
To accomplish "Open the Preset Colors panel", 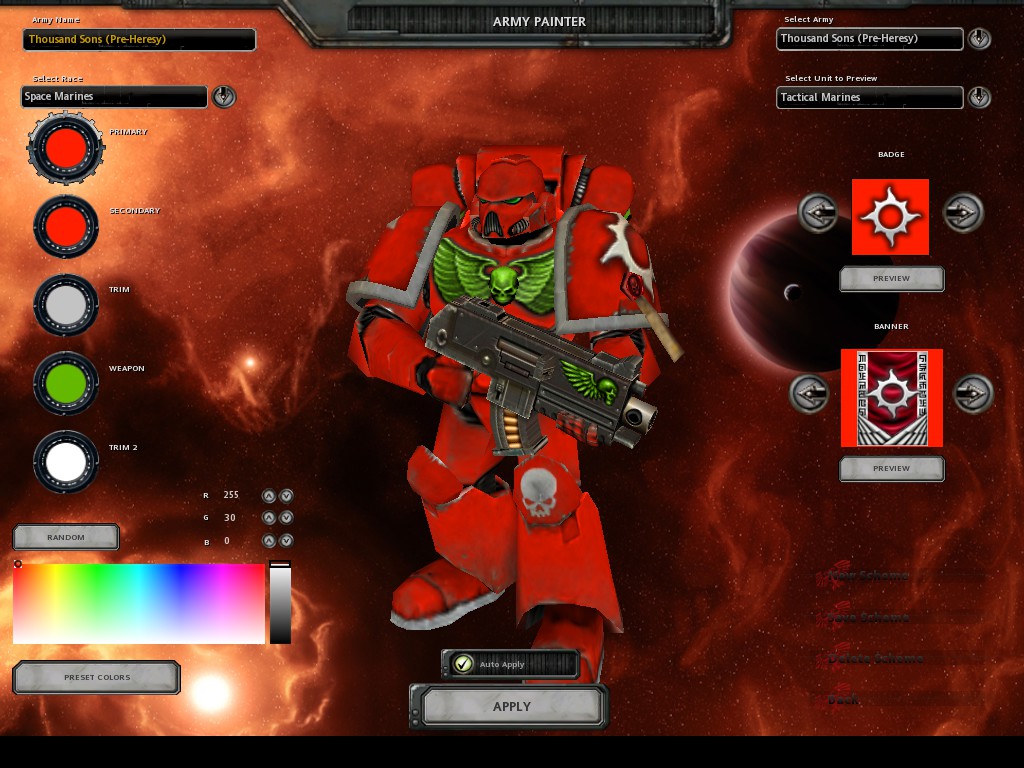I will (x=97, y=677).
